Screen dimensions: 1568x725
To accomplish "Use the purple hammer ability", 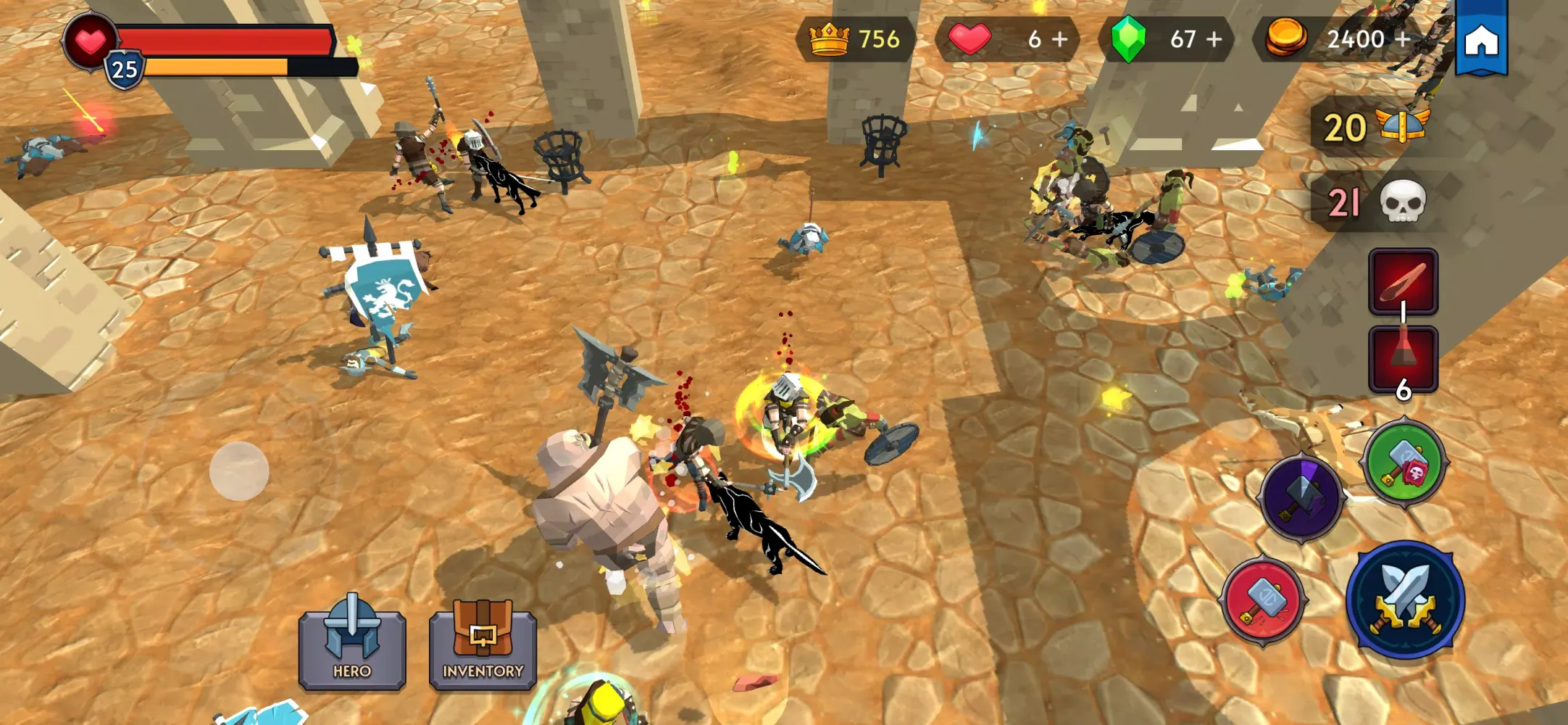I will click(1301, 497).
